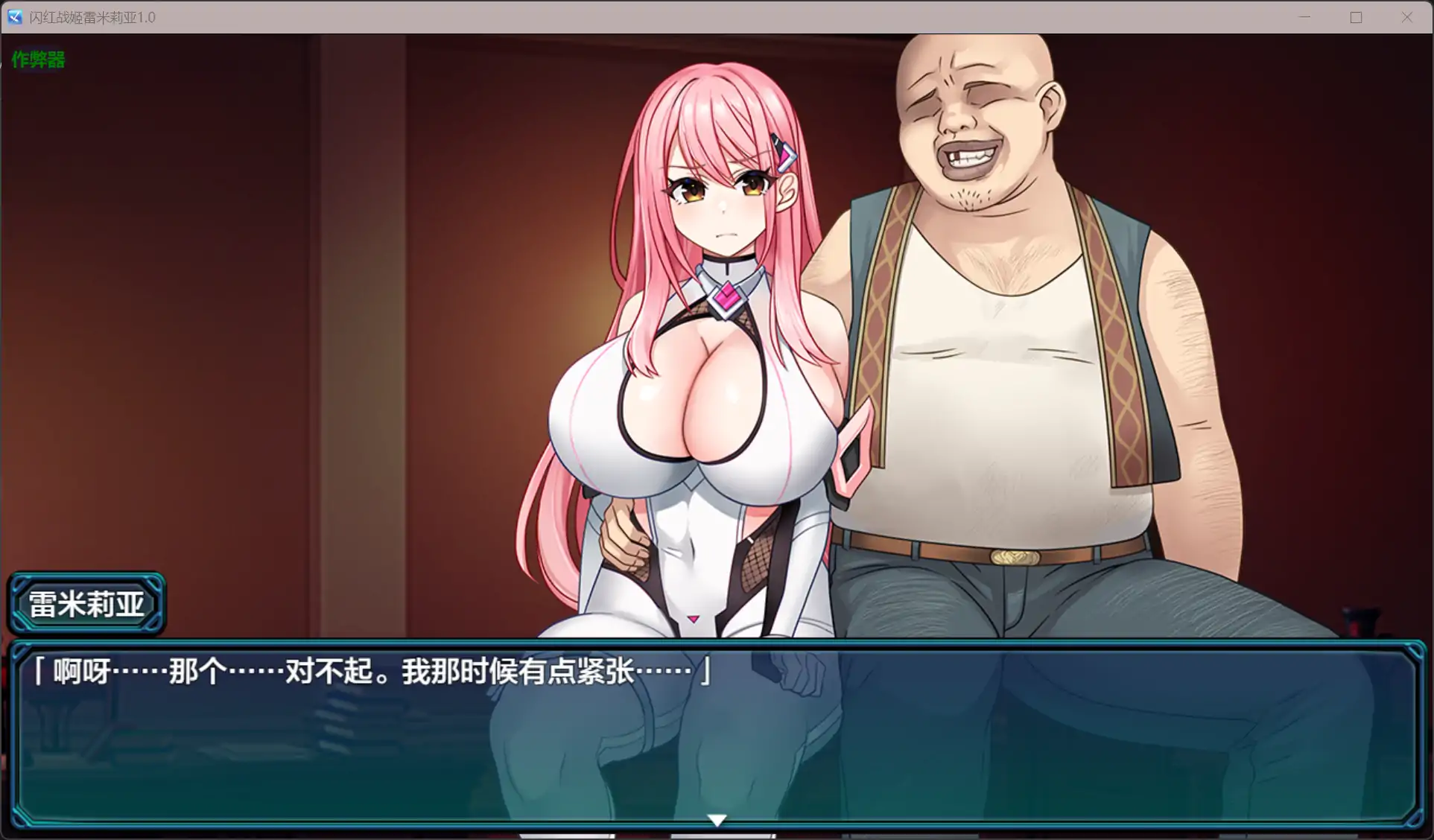This screenshot has height=840, width=1434.
Task: Select the 雷米莉亚 name plate
Action: click(87, 603)
